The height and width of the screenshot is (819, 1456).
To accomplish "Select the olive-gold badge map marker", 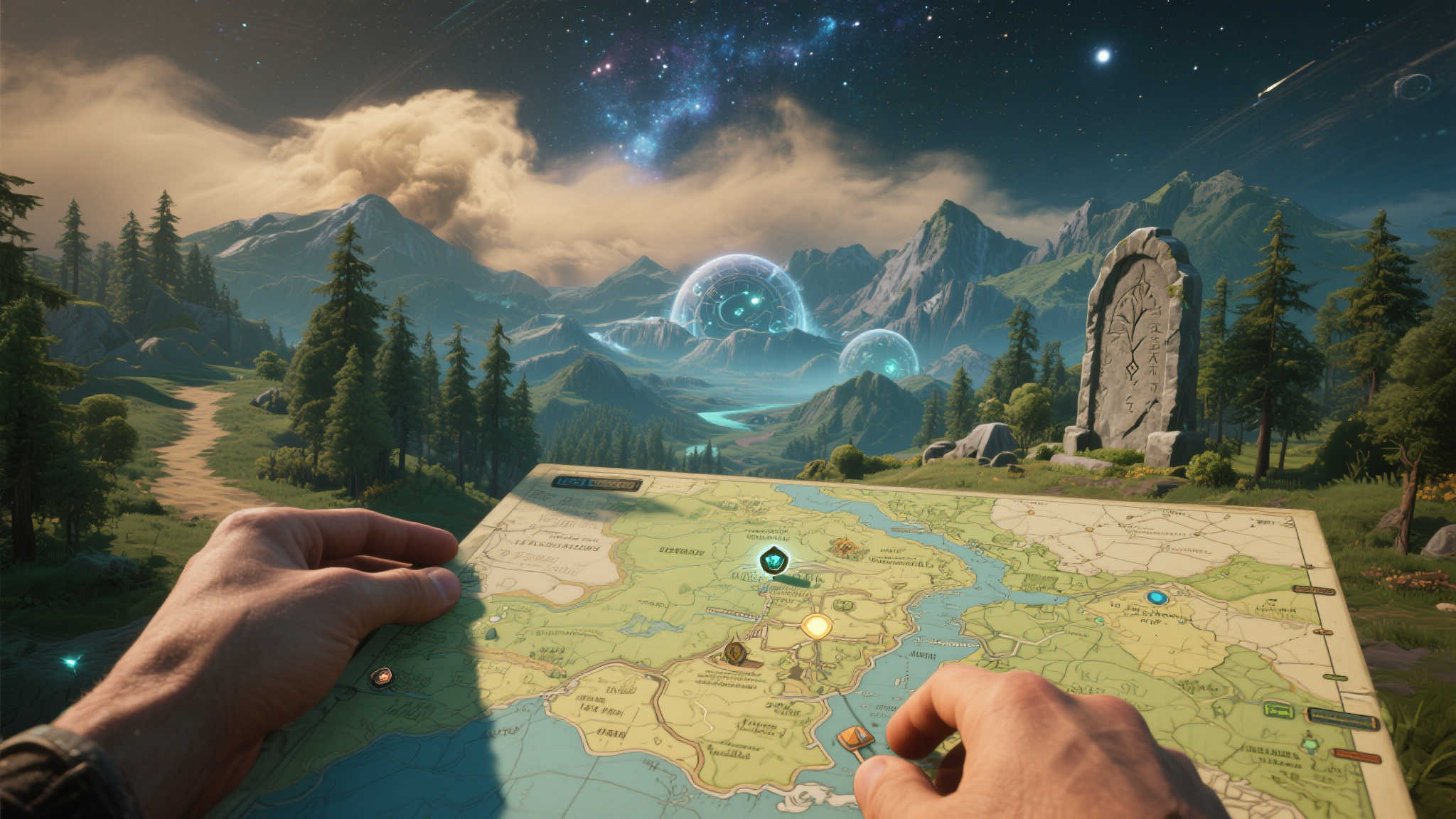I will click(734, 651).
